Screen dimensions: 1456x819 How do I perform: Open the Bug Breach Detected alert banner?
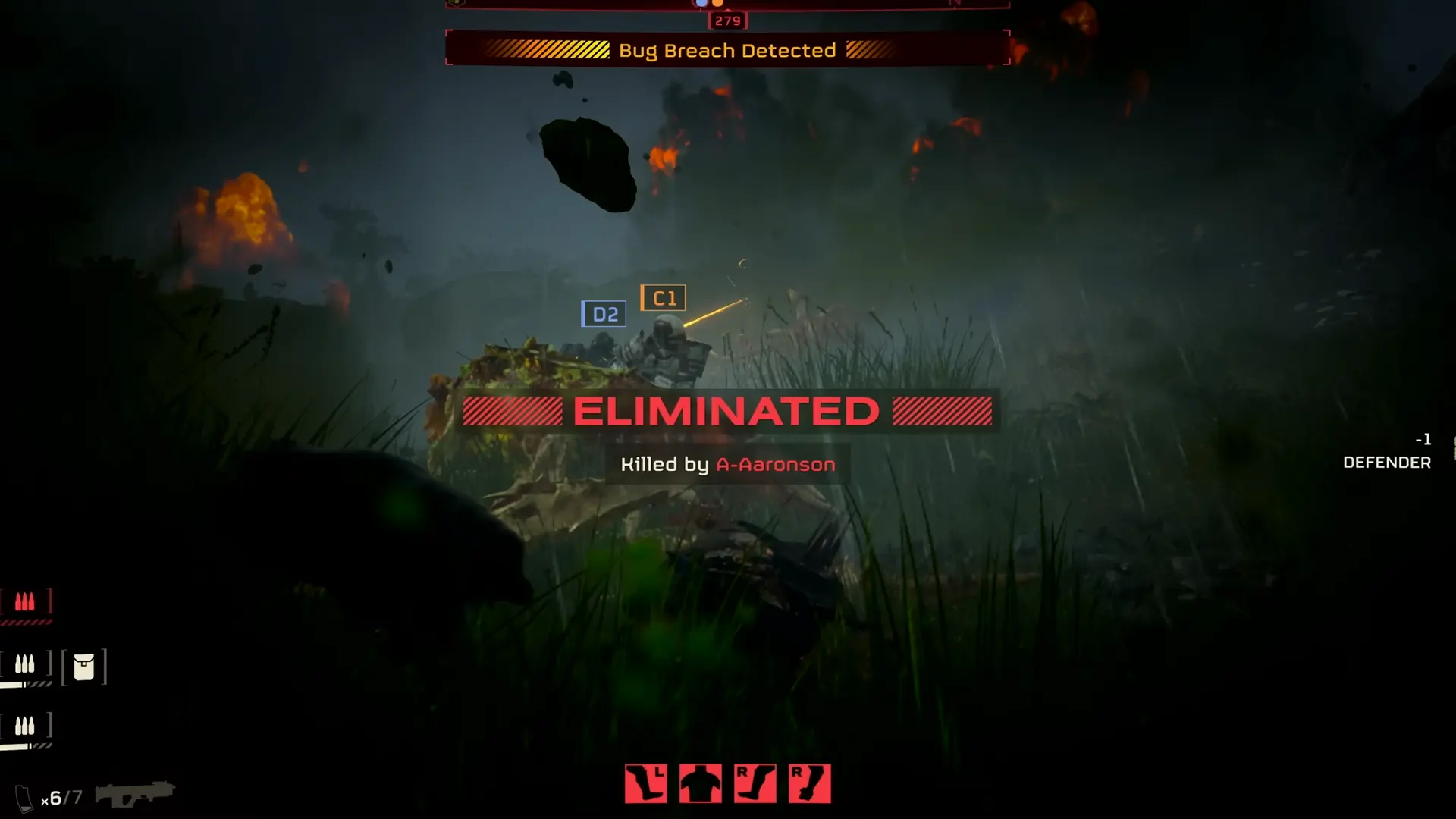726,50
